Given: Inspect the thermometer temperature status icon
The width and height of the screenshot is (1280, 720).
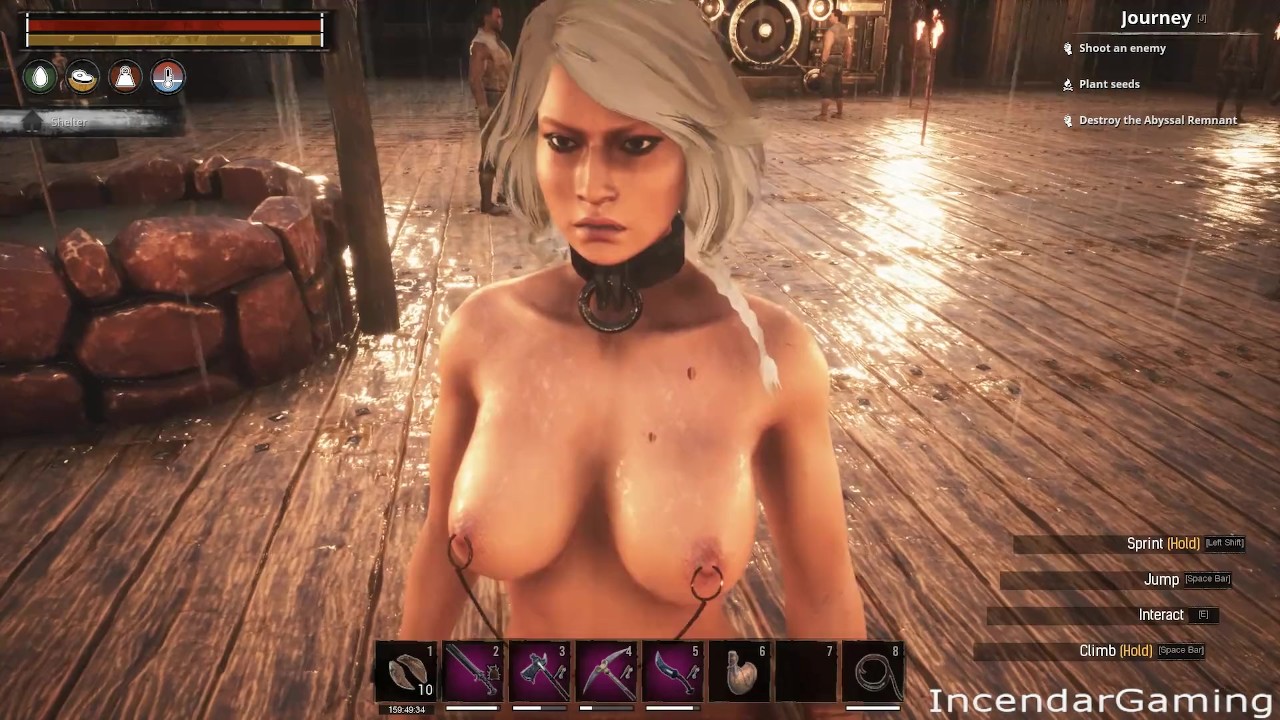Looking at the screenshot, I should pos(167,77).
